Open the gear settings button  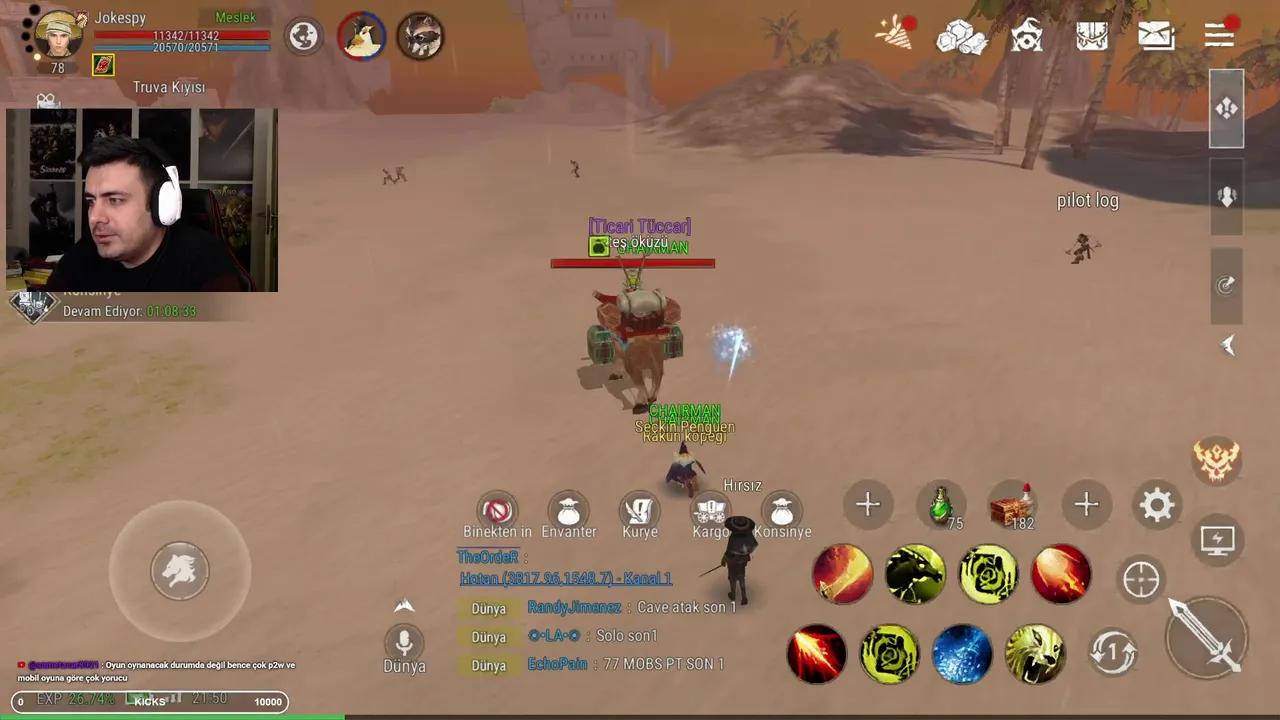[1157, 505]
